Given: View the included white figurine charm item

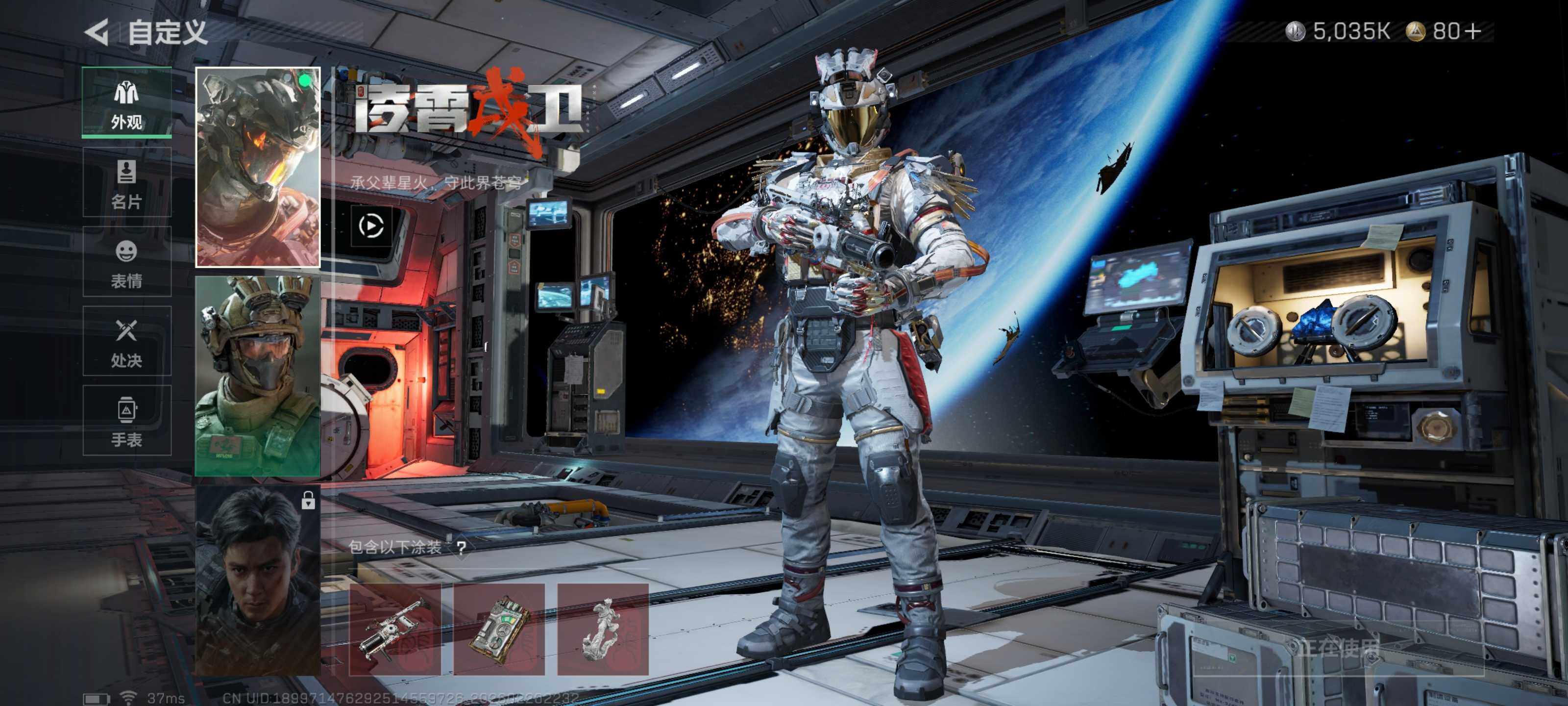Looking at the screenshot, I should [x=603, y=629].
